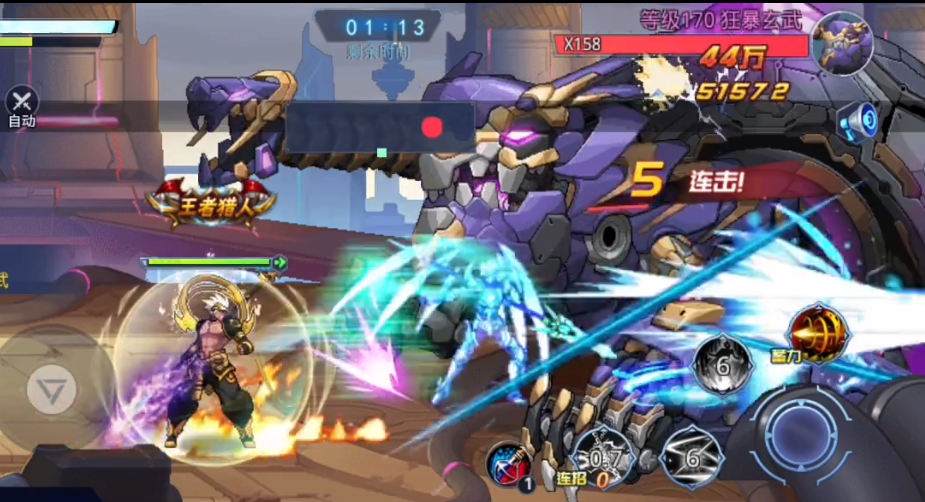Use the red potion item with count 1
Viewport: 925px width, 502px height.
pyautogui.click(x=510, y=464)
